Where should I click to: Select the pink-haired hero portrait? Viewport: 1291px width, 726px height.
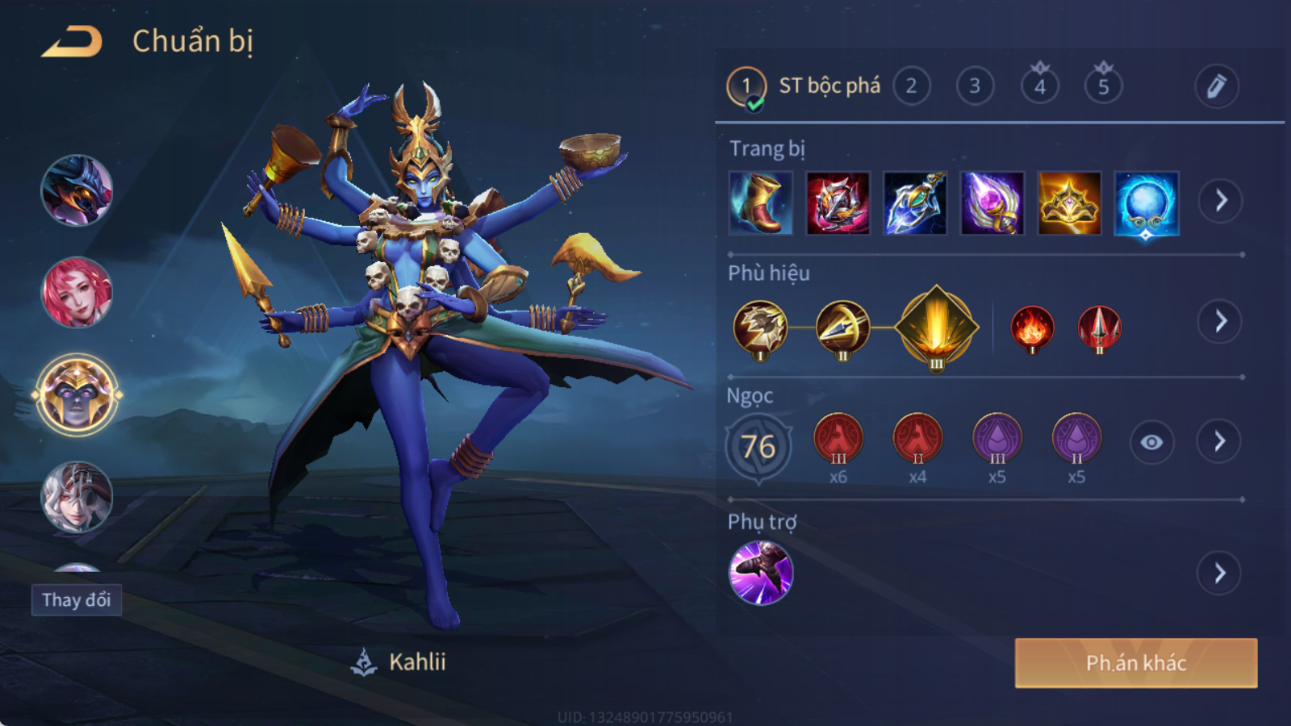tap(76, 293)
